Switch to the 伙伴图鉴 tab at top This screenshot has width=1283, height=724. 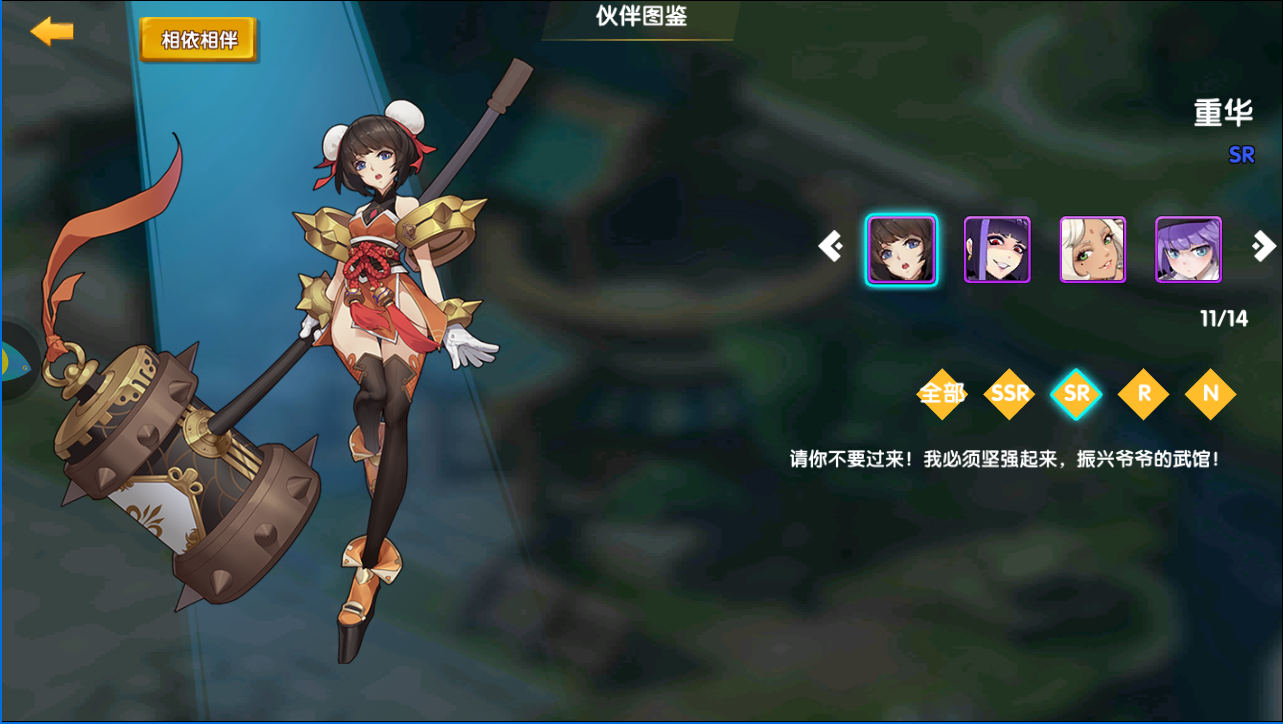639,14
